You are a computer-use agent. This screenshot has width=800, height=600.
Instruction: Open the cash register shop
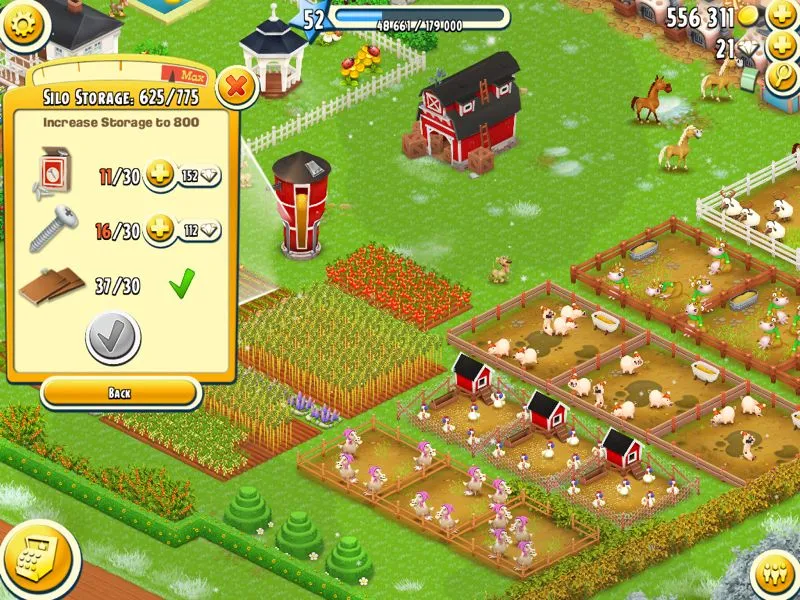pos(28,556)
